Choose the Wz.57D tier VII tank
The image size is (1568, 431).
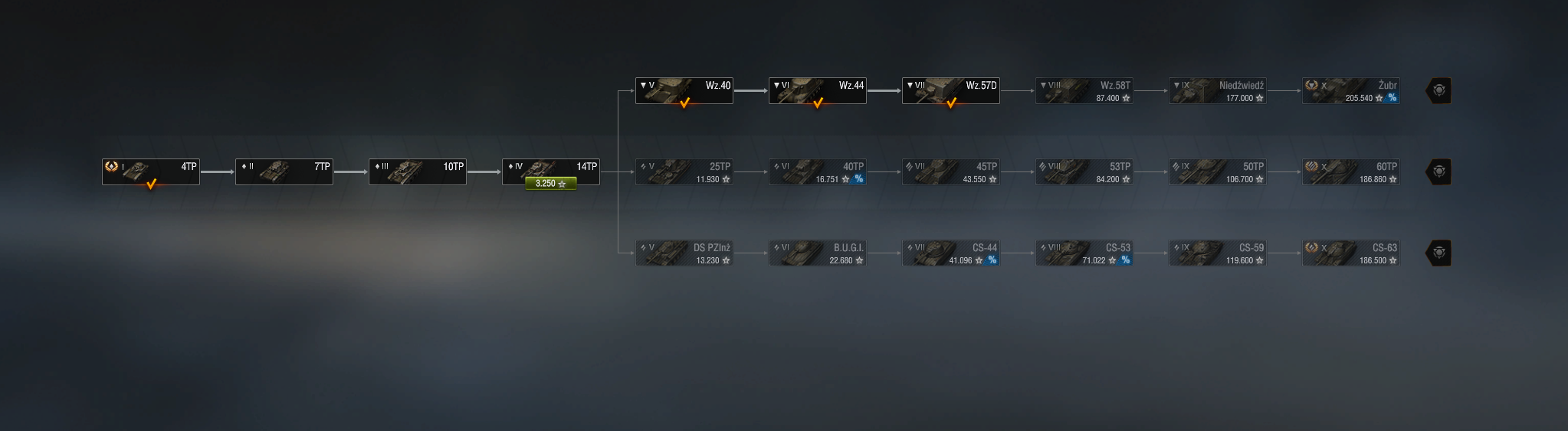[x=951, y=90]
